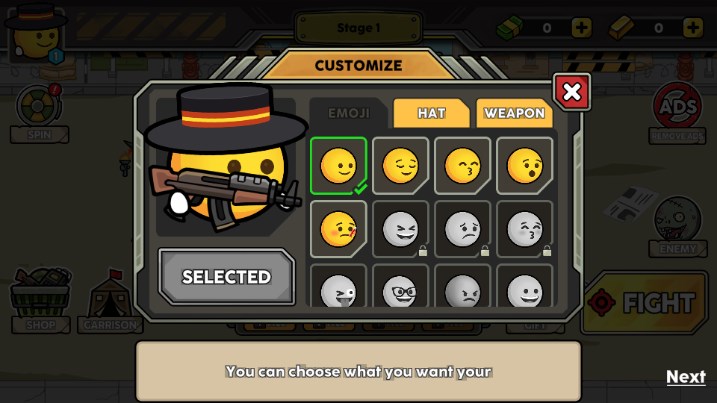Close the Customize window
This screenshot has height=403, width=717.
(571, 93)
